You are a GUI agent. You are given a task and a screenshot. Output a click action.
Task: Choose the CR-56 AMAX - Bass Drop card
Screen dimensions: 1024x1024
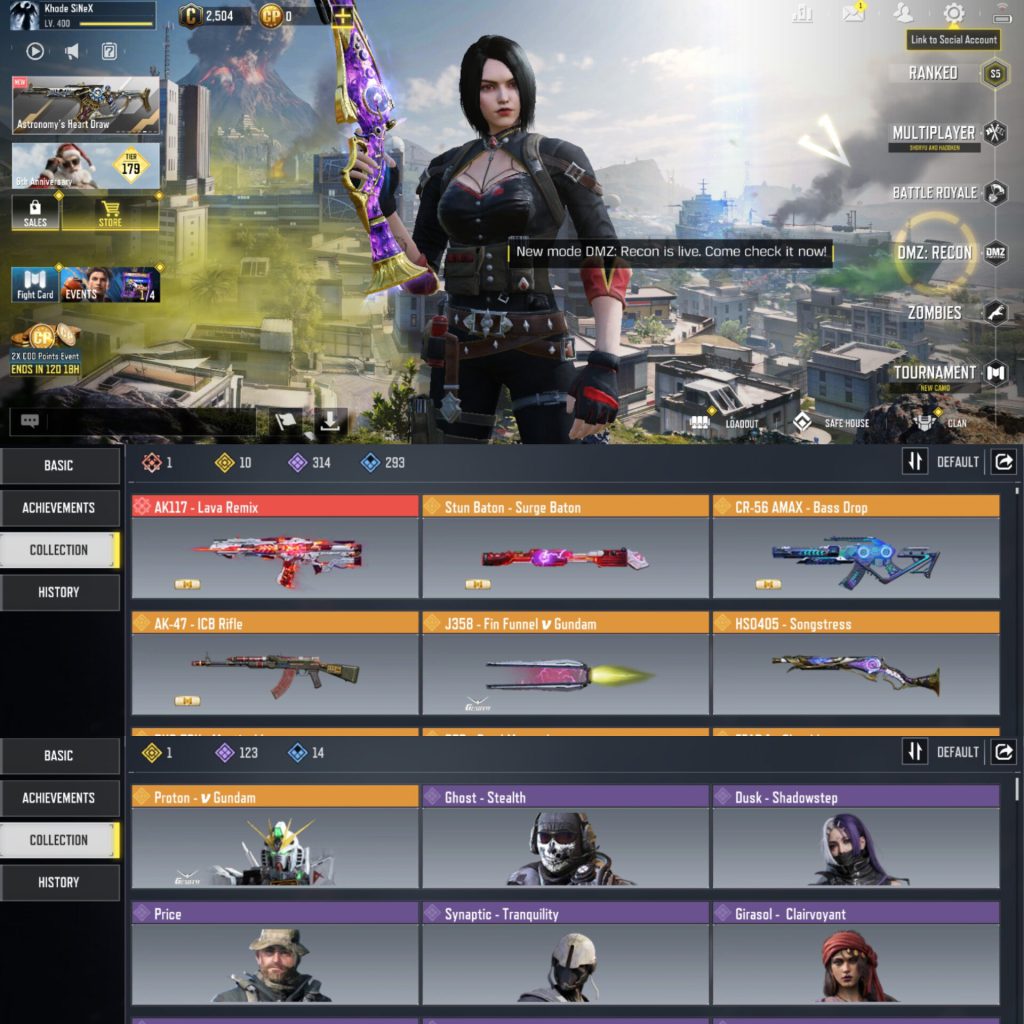click(855, 547)
